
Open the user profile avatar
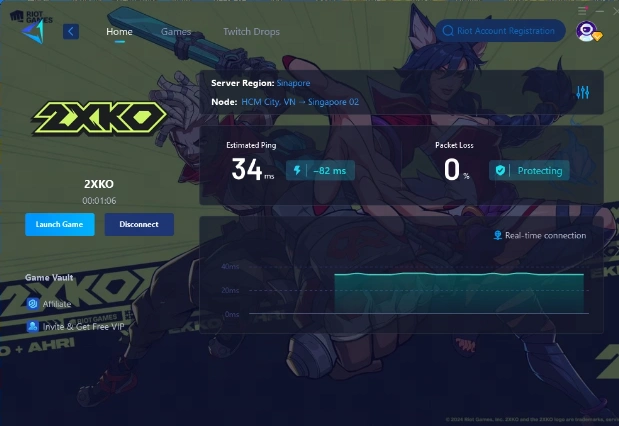pyautogui.click(x=587, y=32)
